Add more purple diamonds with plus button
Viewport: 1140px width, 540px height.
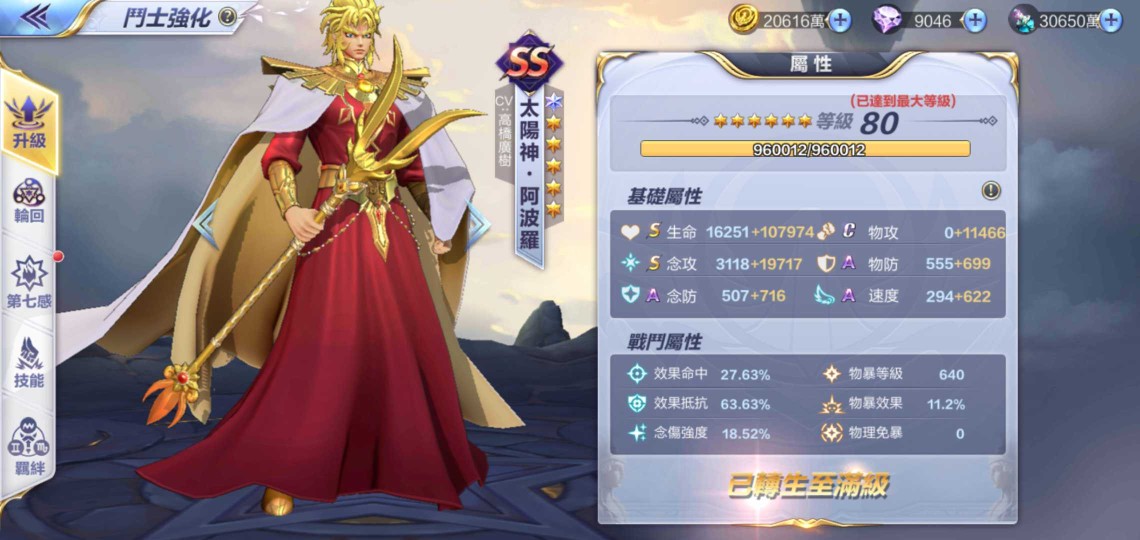click(x=974, y=20)
